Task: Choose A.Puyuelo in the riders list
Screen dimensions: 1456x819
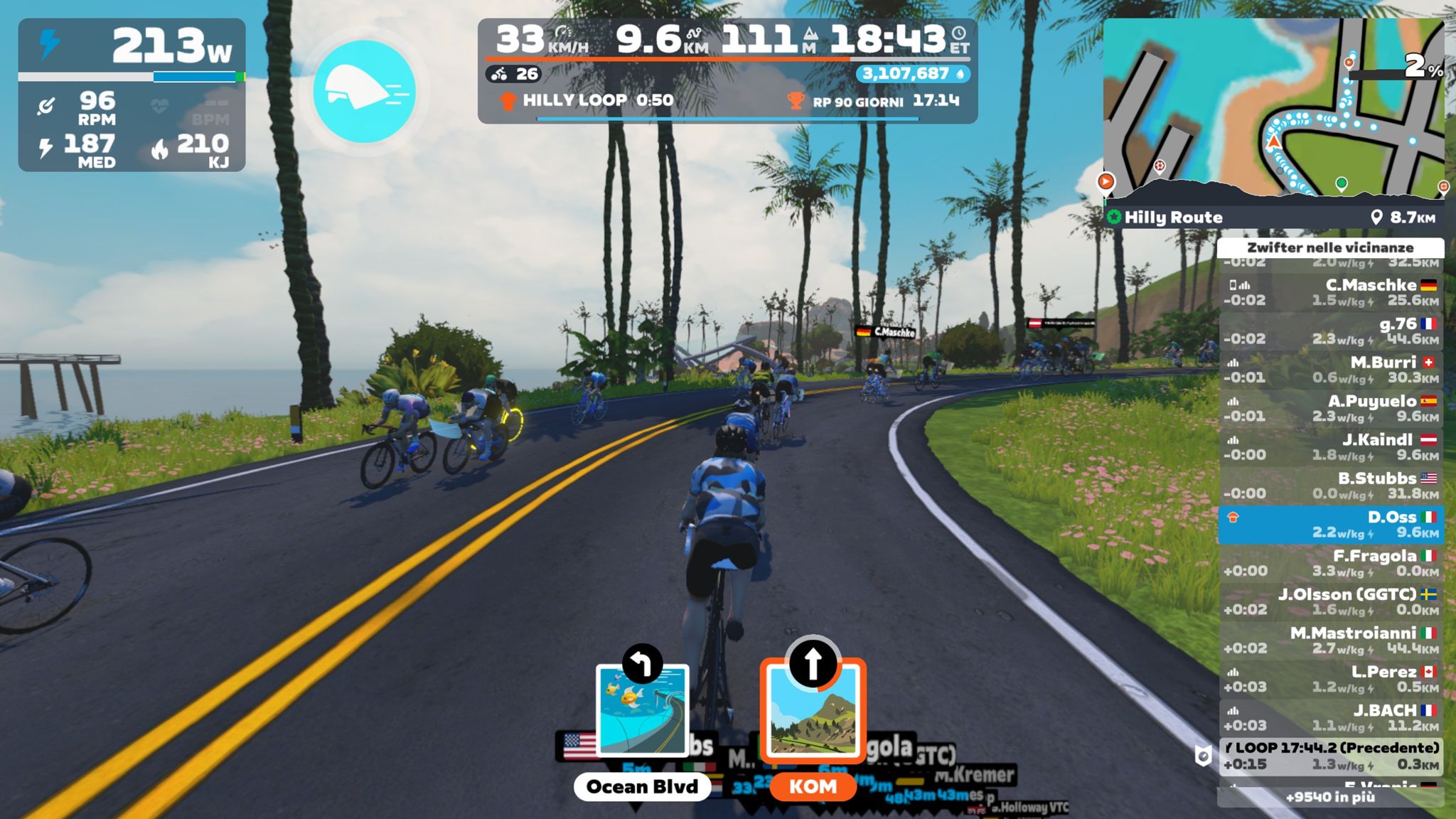Action: click(1330, 409)
